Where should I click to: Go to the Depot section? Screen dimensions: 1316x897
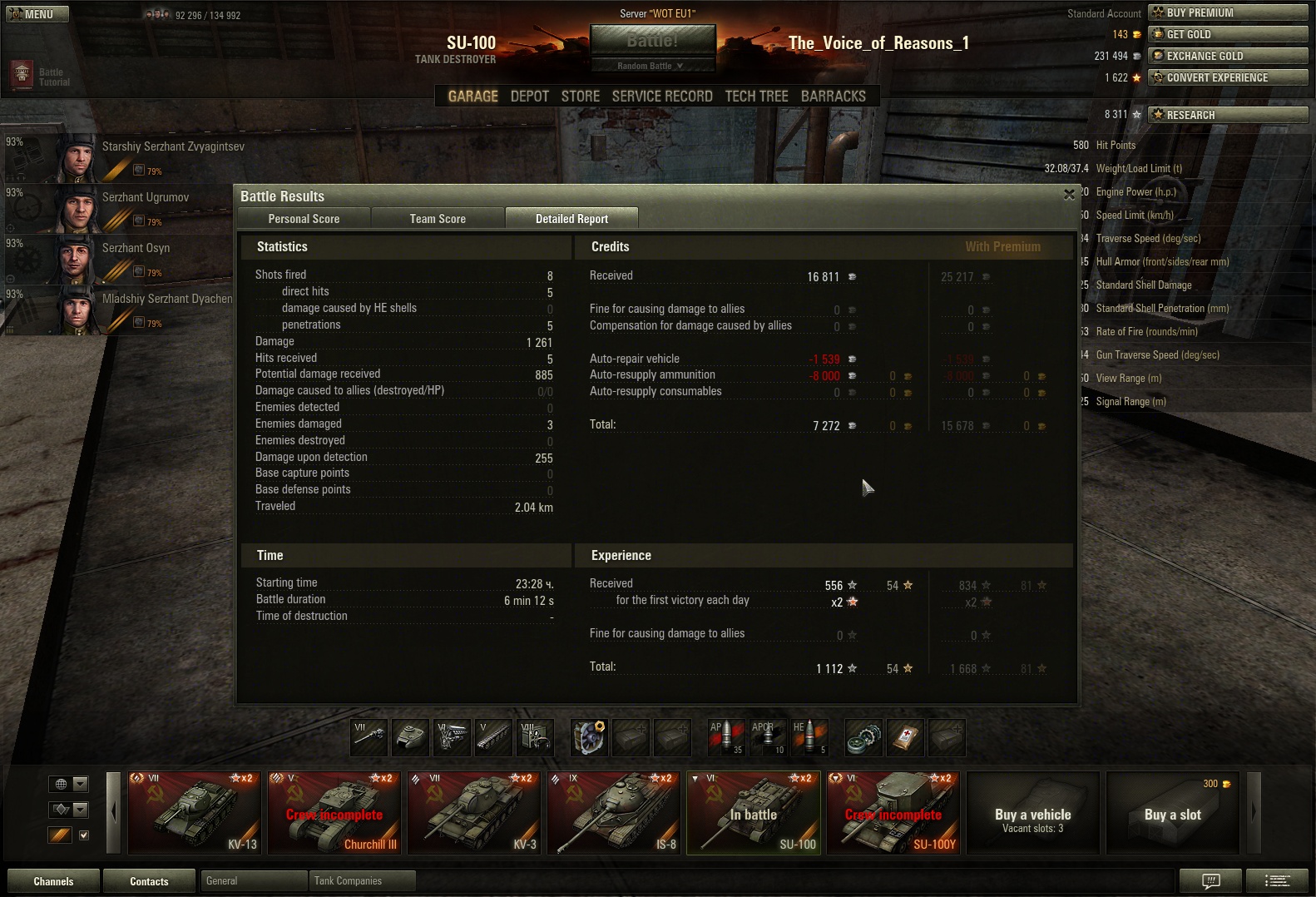(529, 97)
